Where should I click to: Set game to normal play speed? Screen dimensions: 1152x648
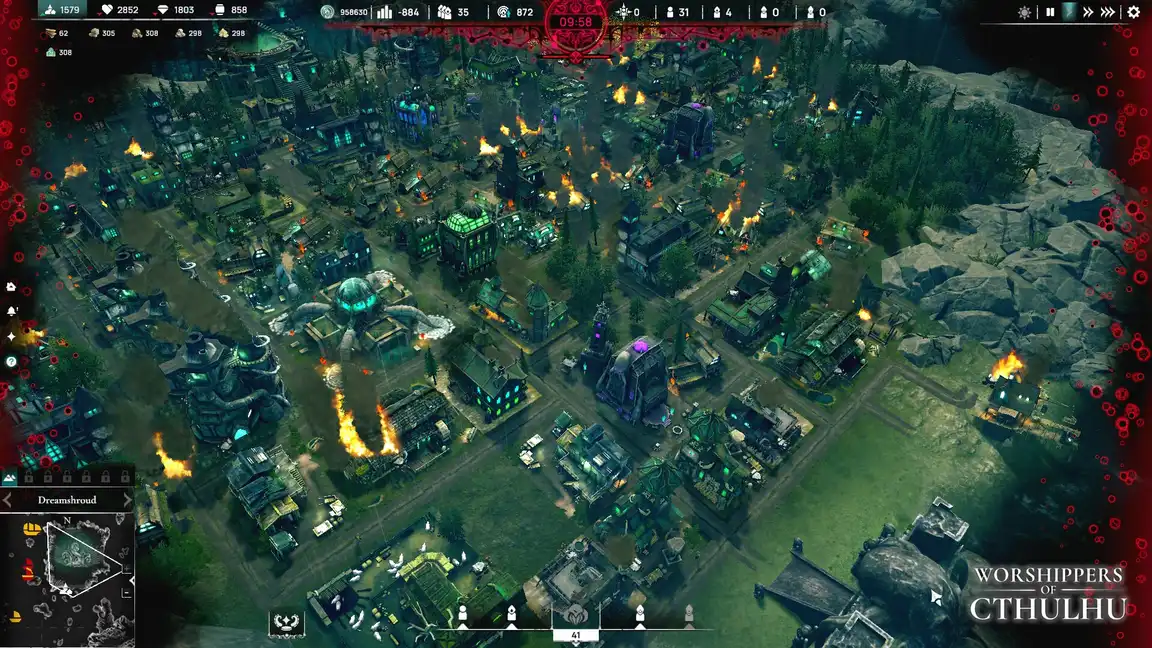pyautogui.click(x=1069, y=12)
